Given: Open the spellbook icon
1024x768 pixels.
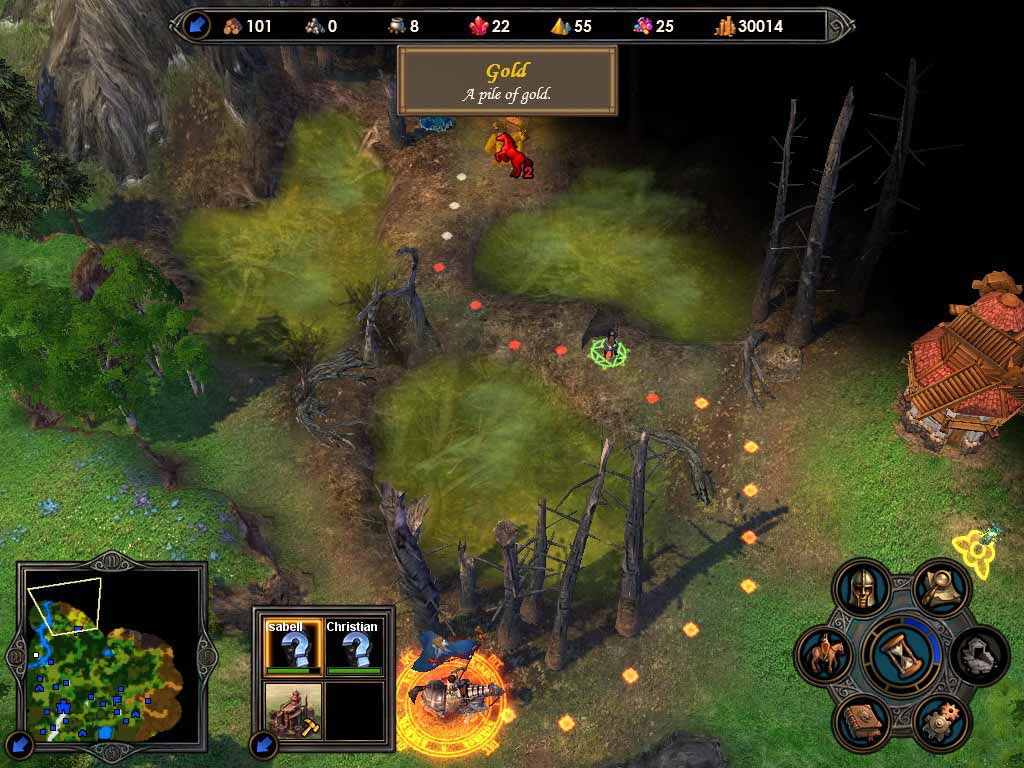Looking at the screenshot, I should pos(862,721).
